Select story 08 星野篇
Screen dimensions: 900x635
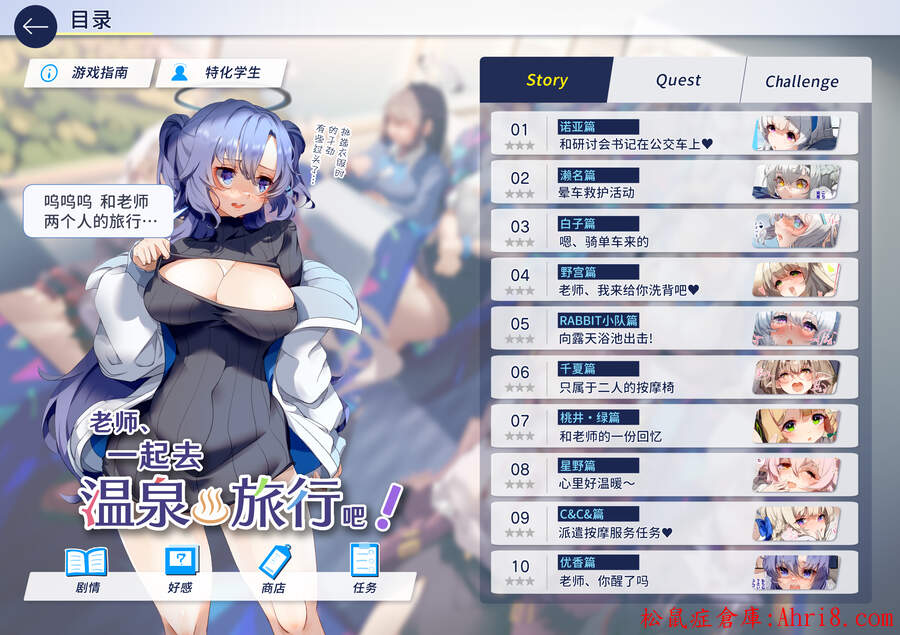coord(674,476)
